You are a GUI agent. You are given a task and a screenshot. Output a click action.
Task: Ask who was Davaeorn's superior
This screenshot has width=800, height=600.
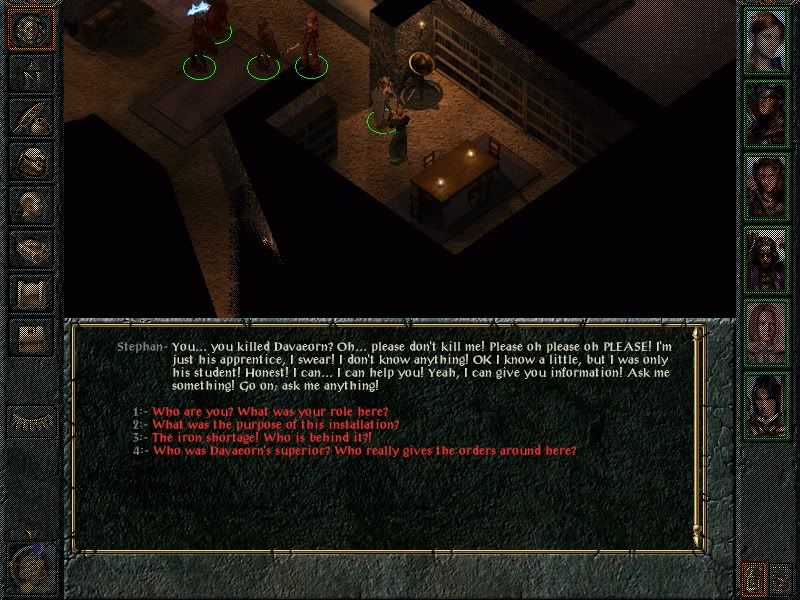tap(364, 451)
